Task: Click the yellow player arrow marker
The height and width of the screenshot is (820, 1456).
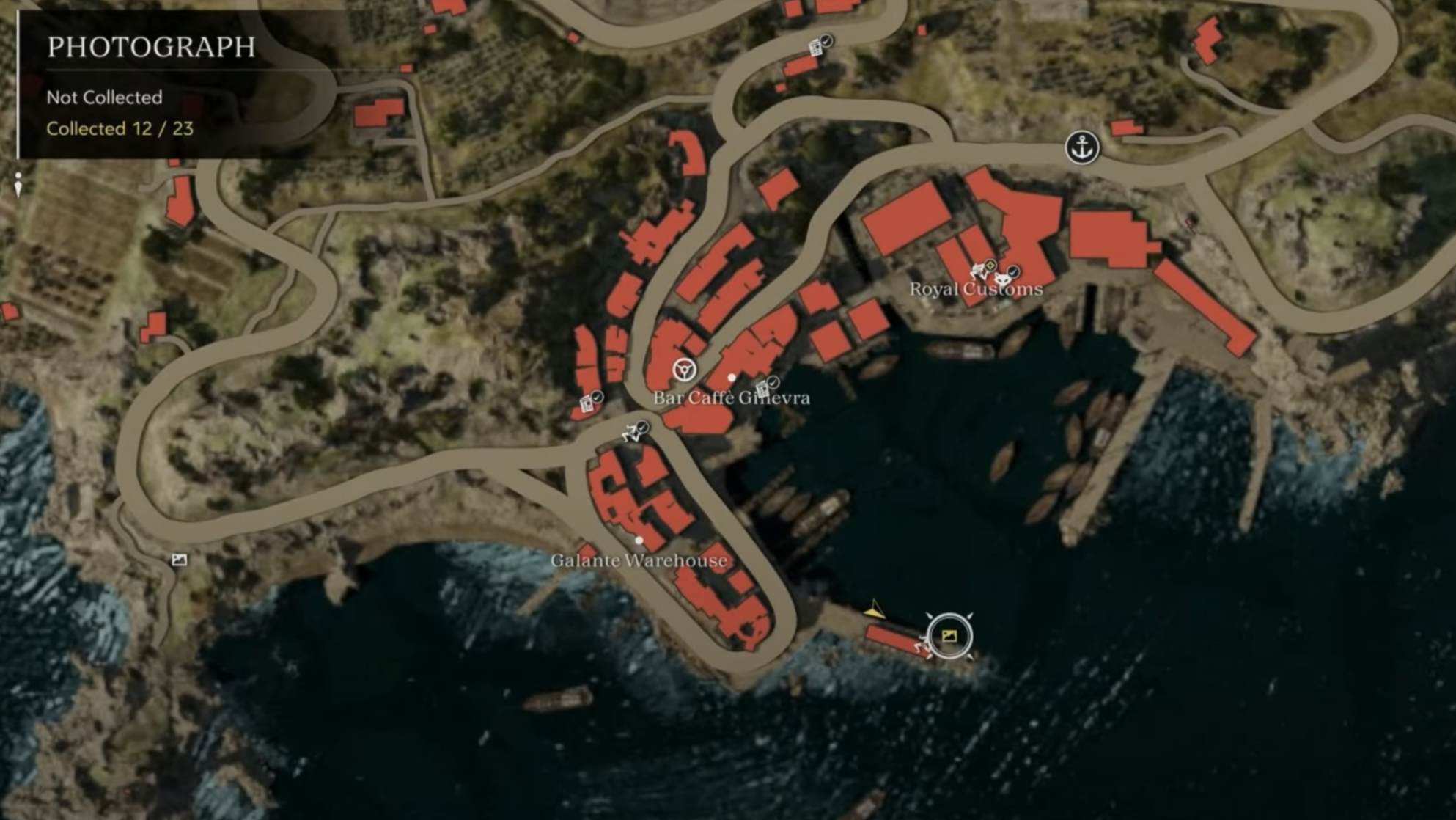Action: point(873,609)
